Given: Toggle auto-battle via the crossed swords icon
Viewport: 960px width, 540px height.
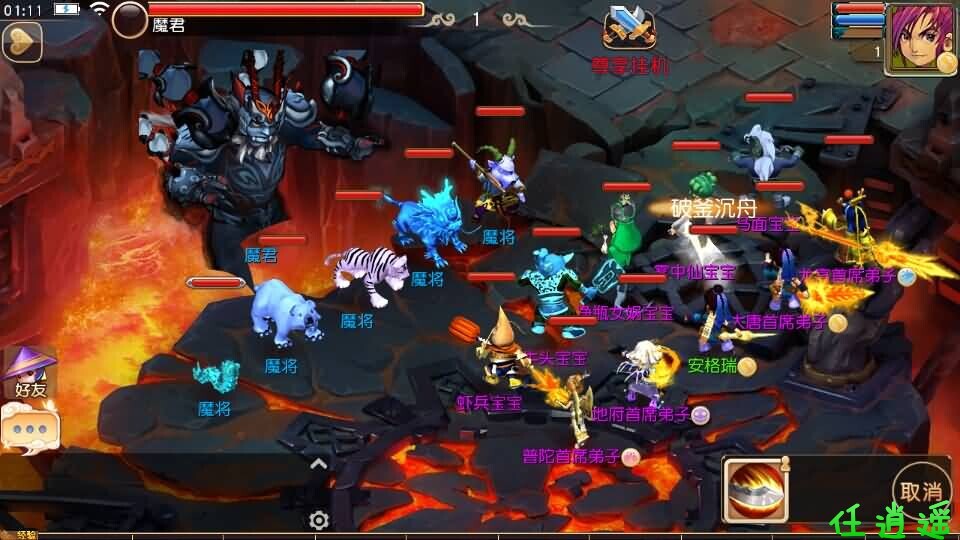Looking at the screenshot, I should point(628,28).
